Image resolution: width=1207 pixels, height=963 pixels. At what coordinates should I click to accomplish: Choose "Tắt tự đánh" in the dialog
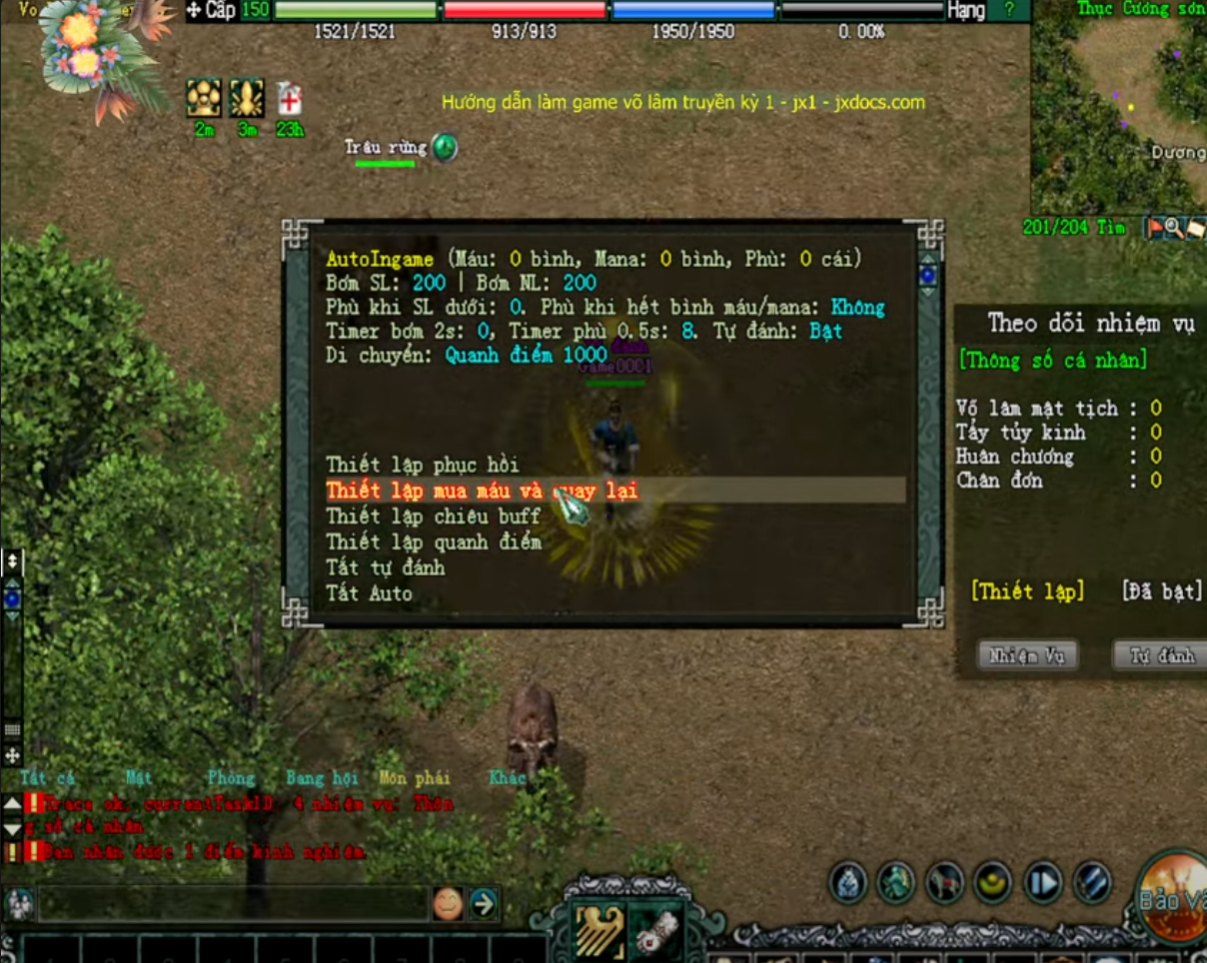[x=385, y=567]
